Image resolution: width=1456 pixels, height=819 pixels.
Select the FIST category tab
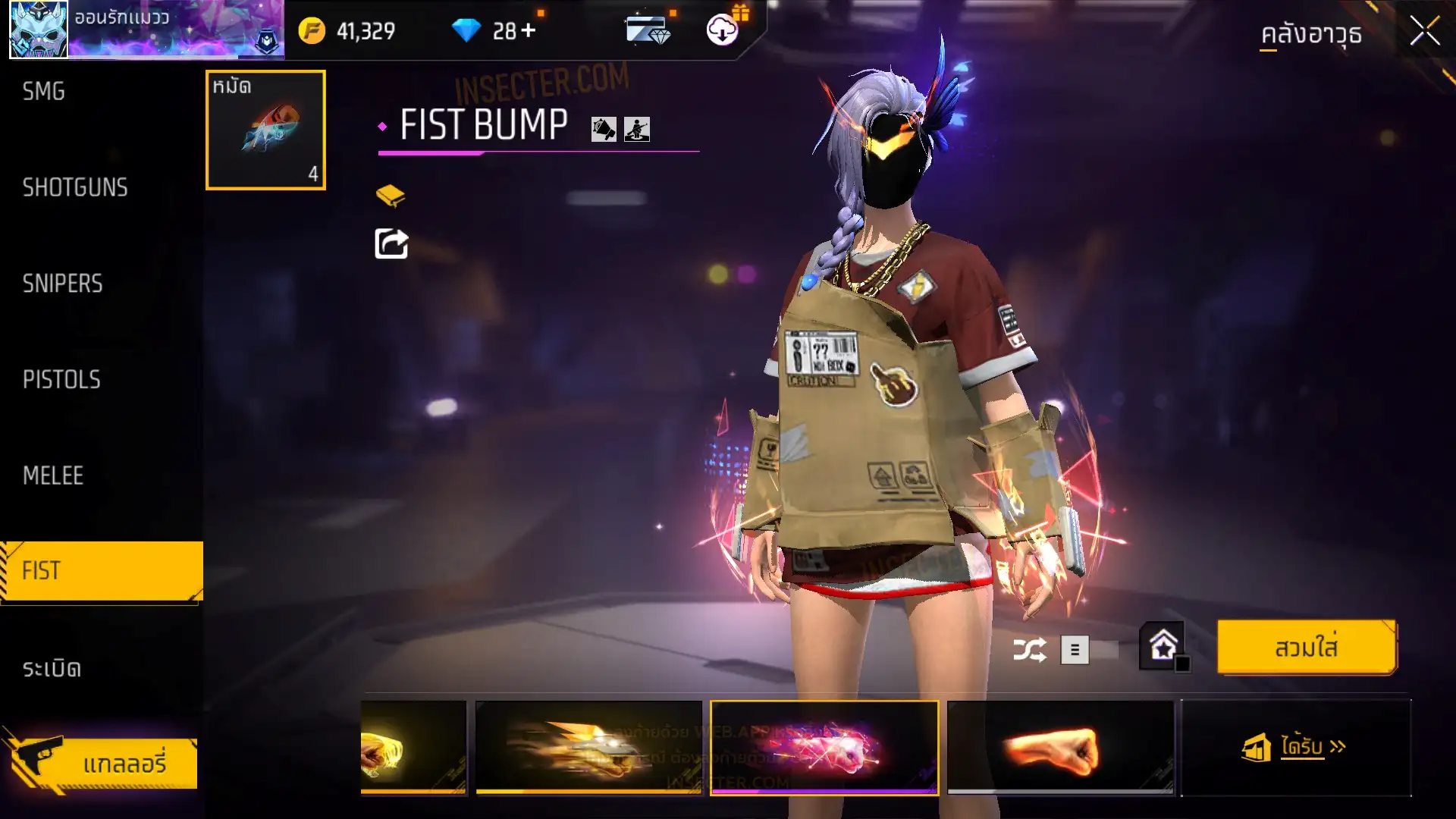102,571
